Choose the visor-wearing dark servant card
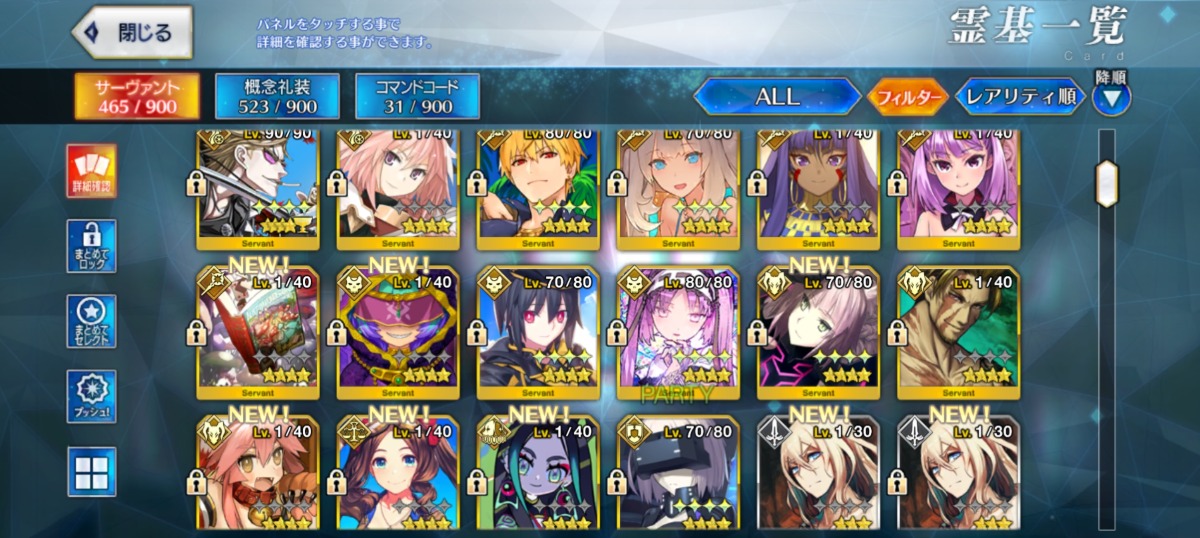 tap(678, 475)
